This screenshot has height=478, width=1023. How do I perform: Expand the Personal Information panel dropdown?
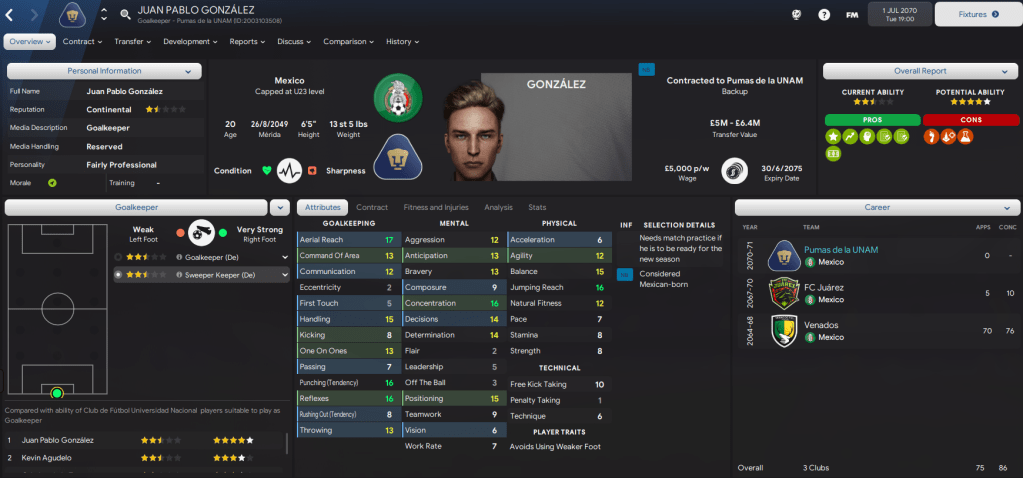click(x=188, y=71)
